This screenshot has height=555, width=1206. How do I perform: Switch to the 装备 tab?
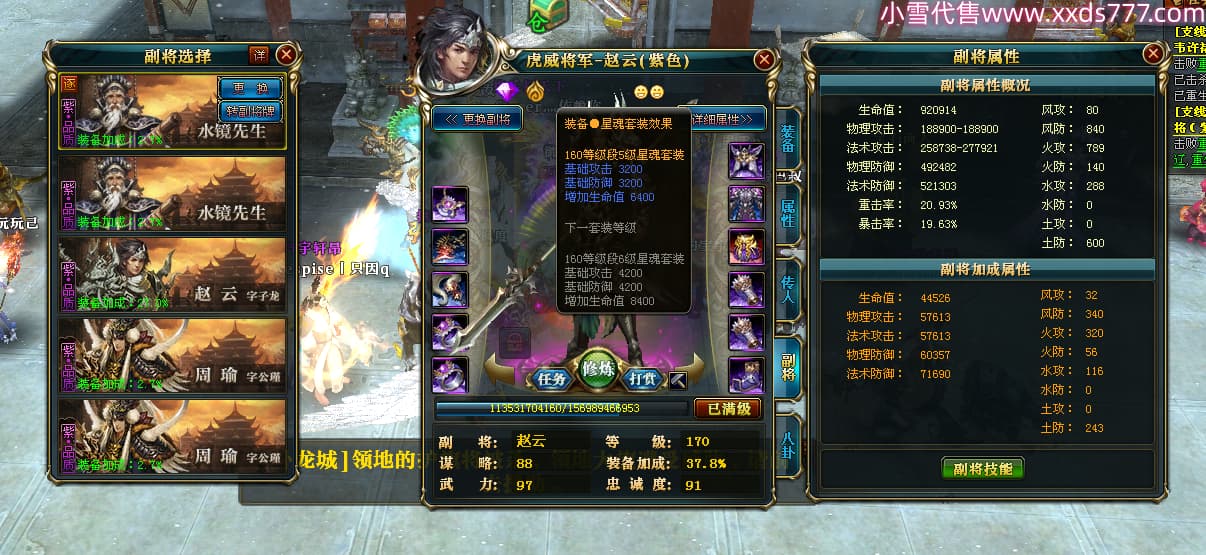click(x=788, y=140)
